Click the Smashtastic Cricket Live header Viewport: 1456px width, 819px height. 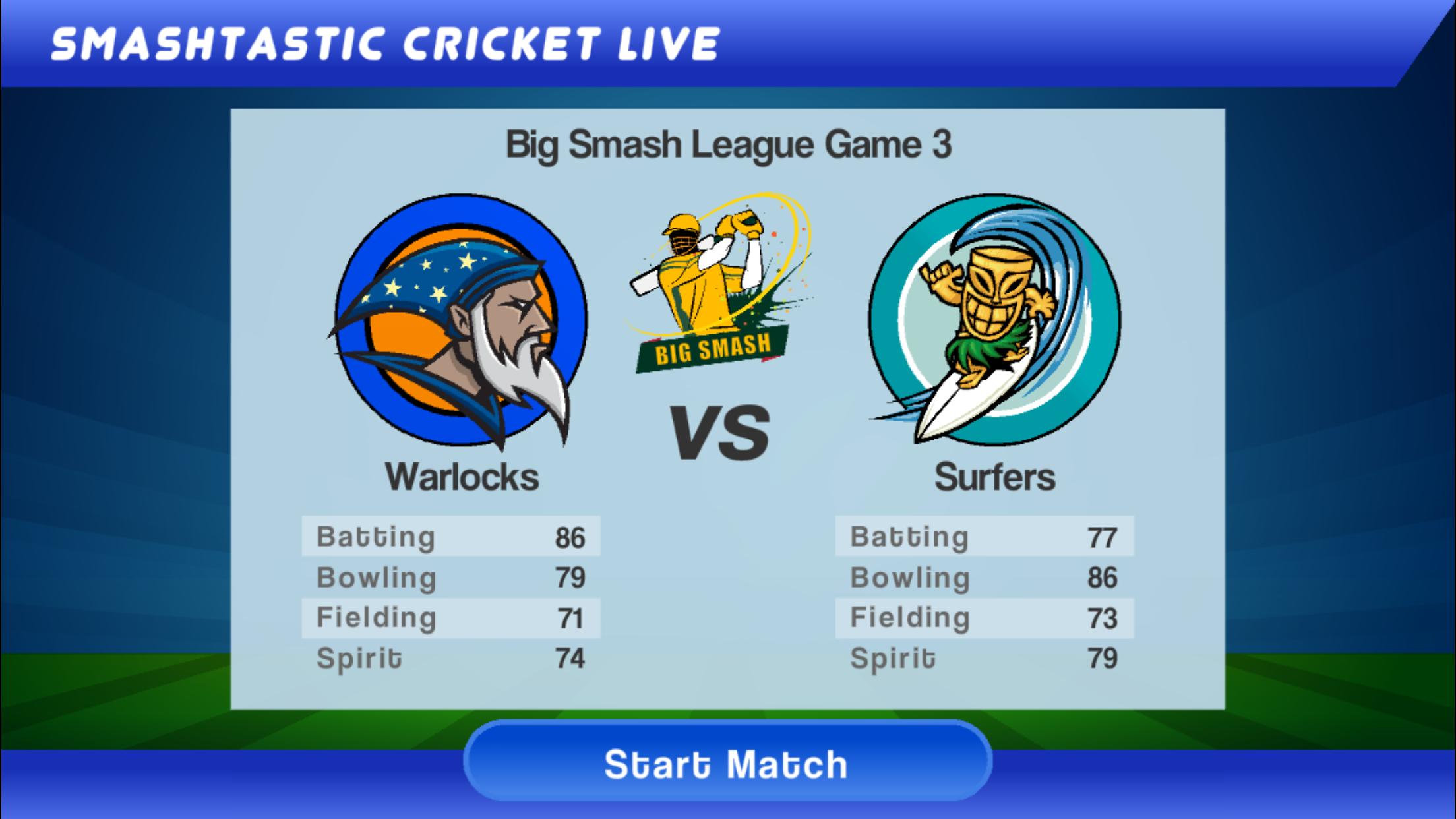[x=386, y=43]
